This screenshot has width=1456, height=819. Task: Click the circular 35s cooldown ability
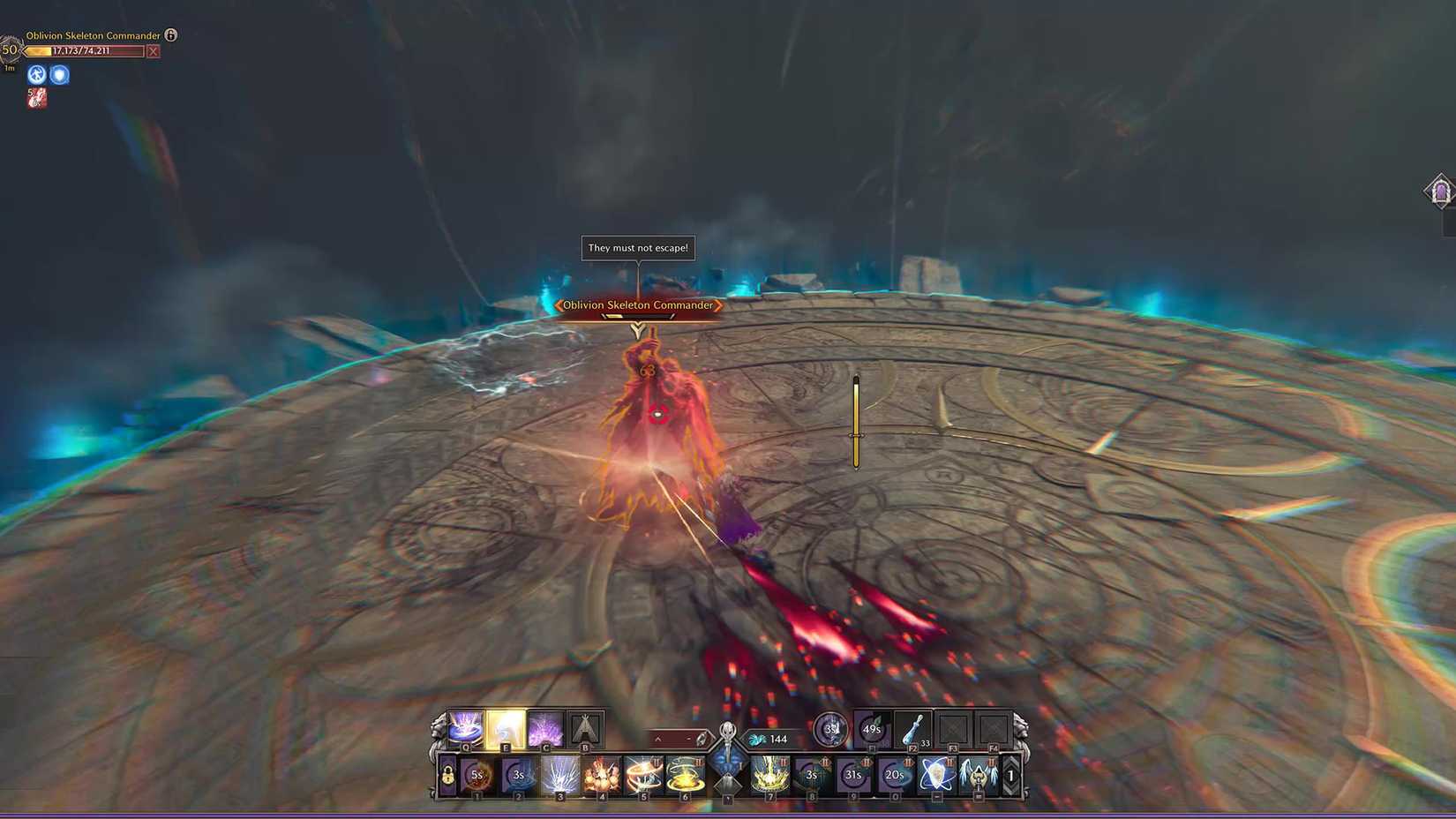830,729
